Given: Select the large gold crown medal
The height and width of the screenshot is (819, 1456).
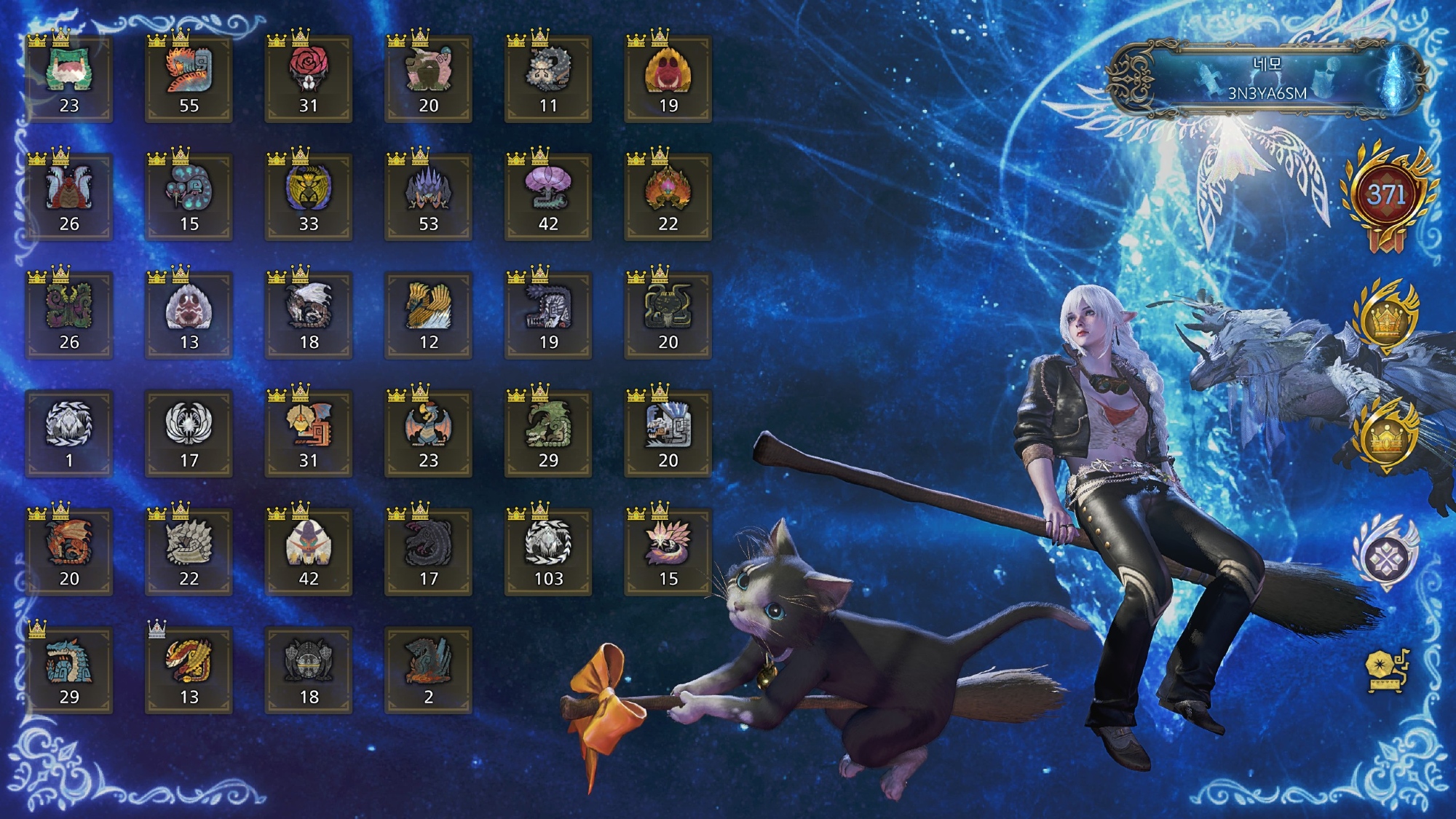Looking at the screenshot, I should tap(1386, 319).
